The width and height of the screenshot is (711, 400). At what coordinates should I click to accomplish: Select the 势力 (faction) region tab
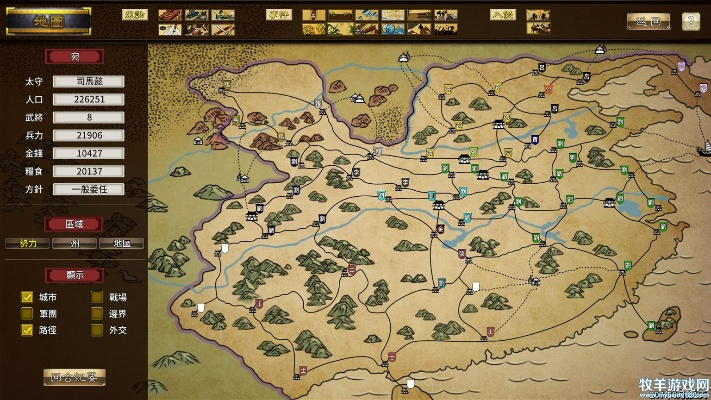pyautogui.click(x=27, y=243)
